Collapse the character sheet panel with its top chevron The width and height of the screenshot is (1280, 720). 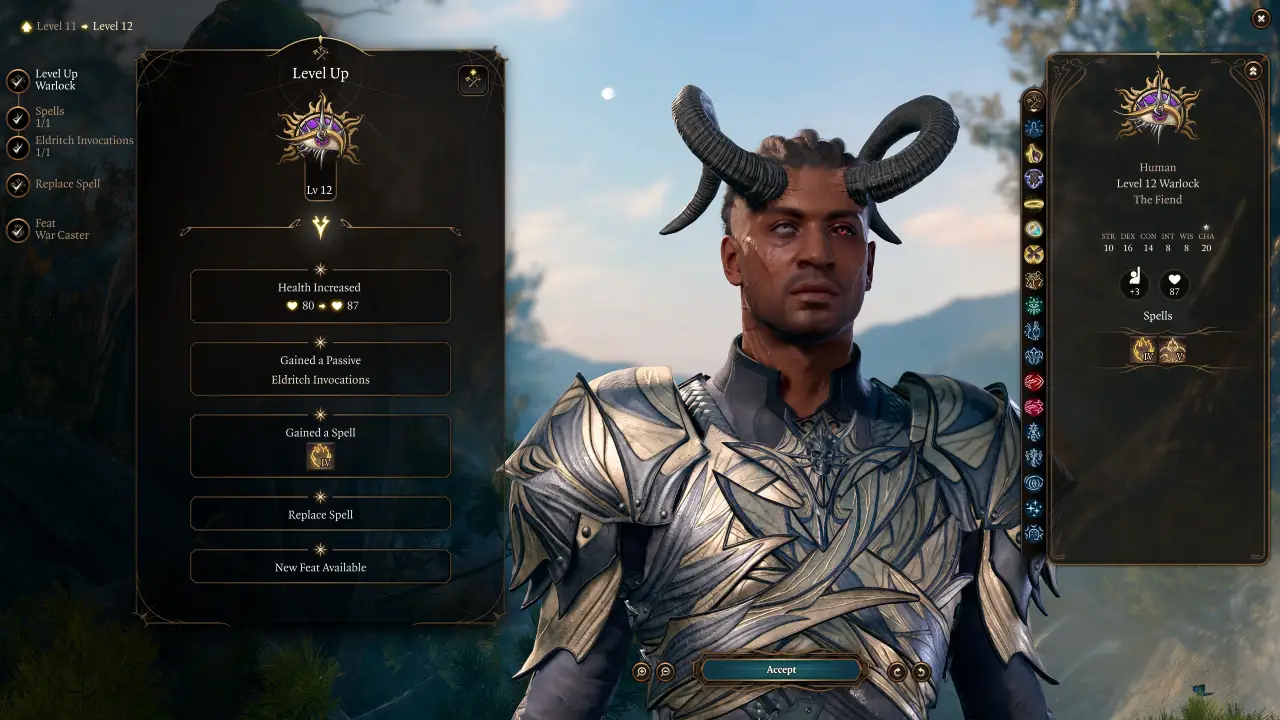(1251, 70)
